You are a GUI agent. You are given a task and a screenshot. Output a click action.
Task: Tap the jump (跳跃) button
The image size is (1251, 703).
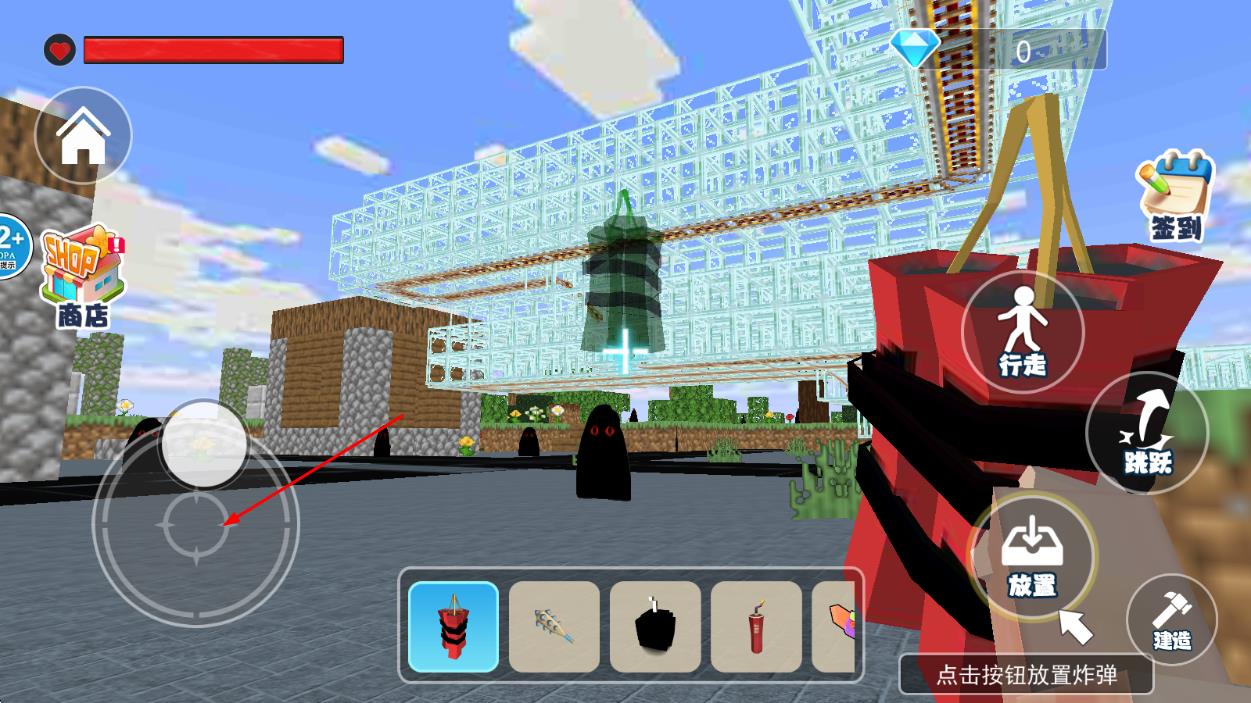[1146, 432]
